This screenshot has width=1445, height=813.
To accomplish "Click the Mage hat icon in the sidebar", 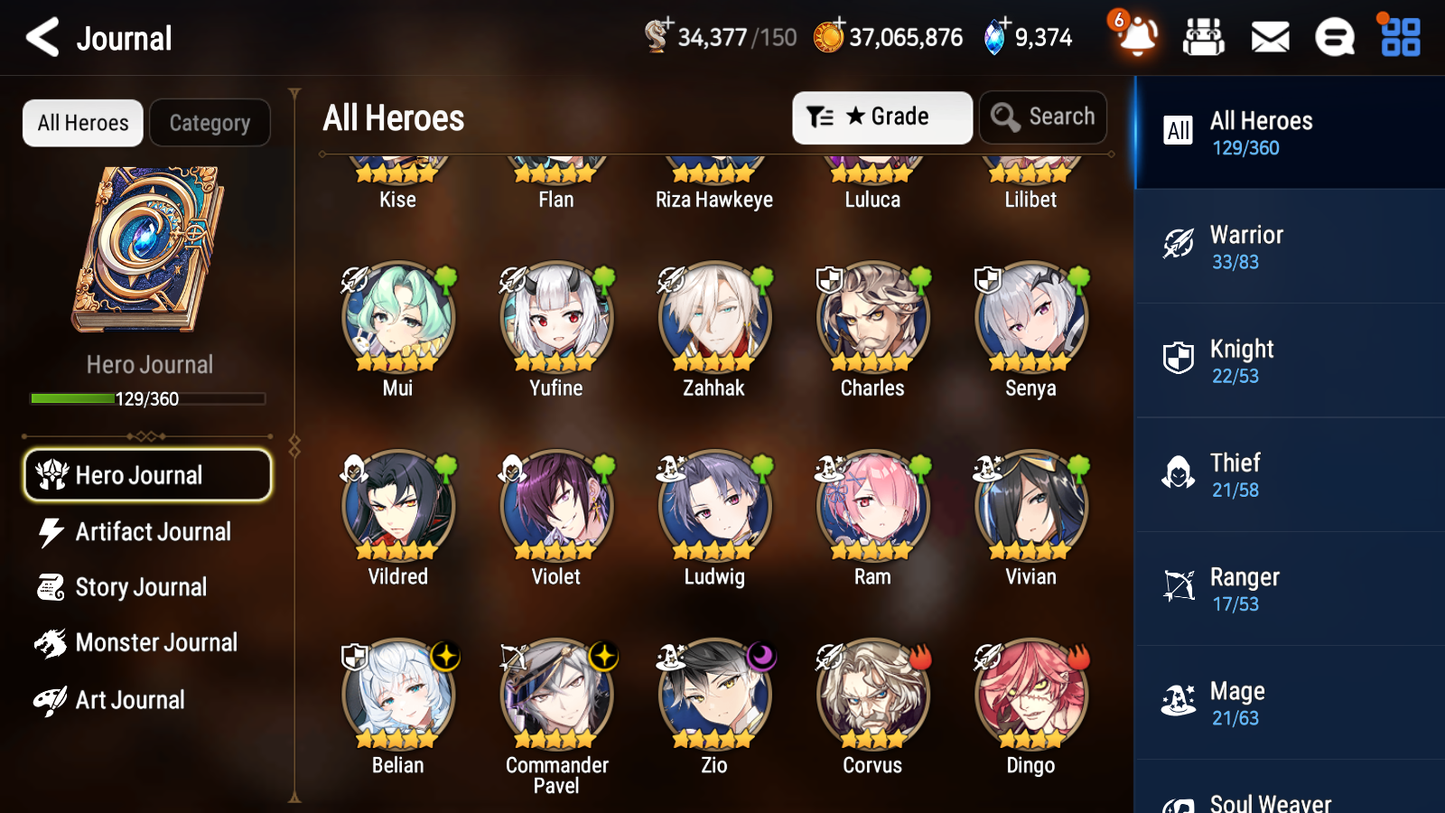I will 1178,702.
